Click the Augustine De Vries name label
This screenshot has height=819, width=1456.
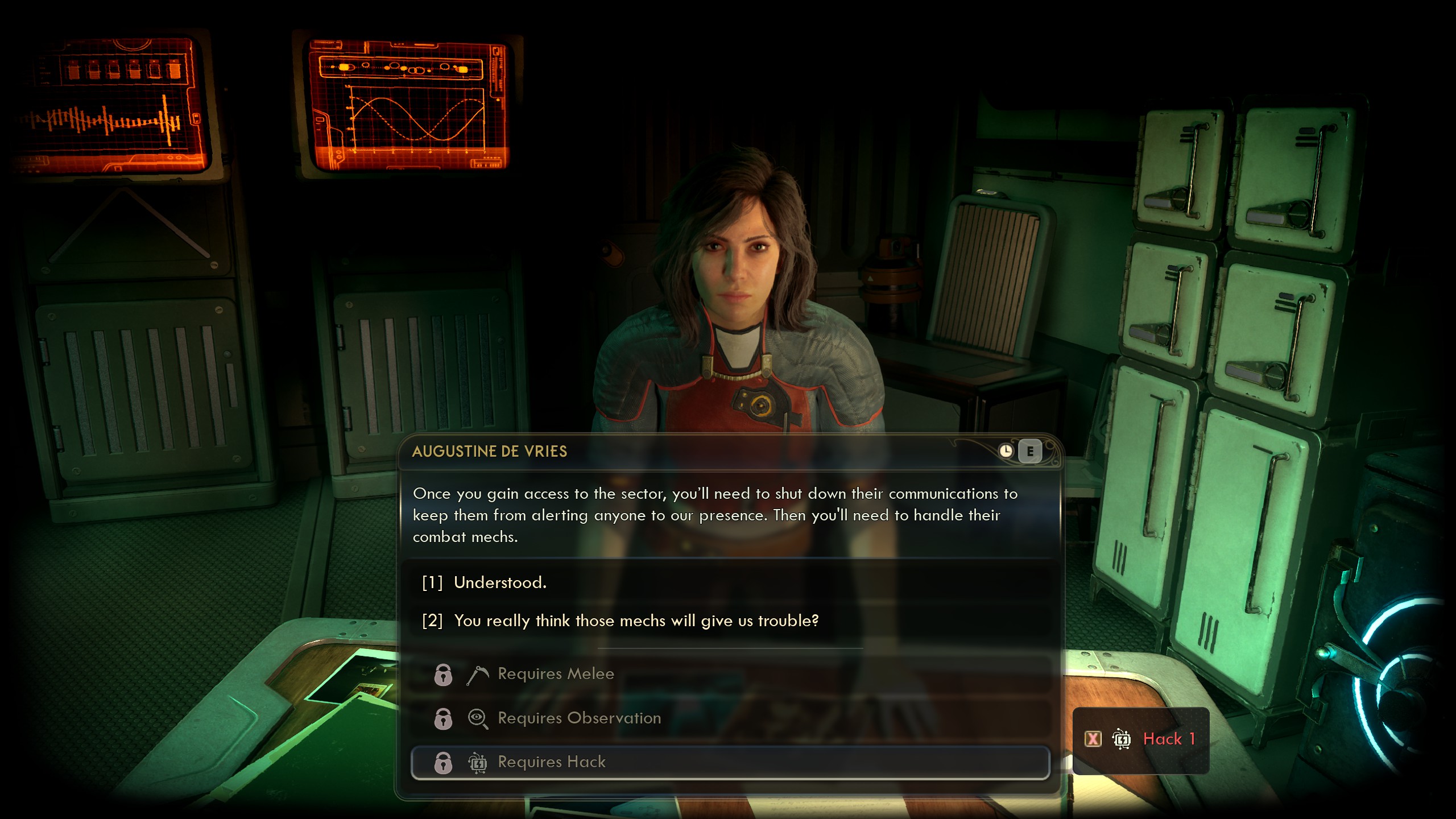pos(488,451)
